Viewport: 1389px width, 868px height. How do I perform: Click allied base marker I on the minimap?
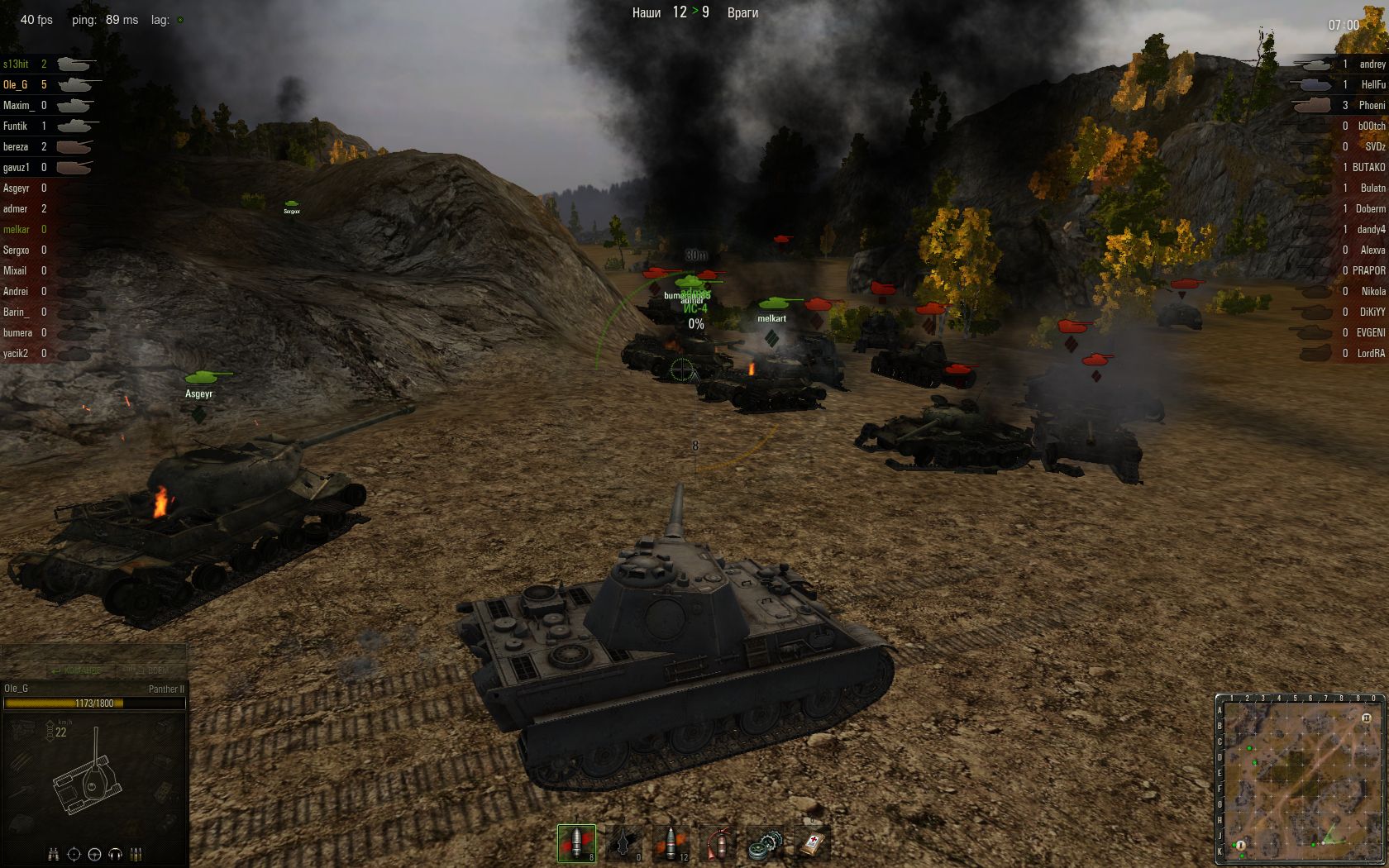(x=1239, y=844)
